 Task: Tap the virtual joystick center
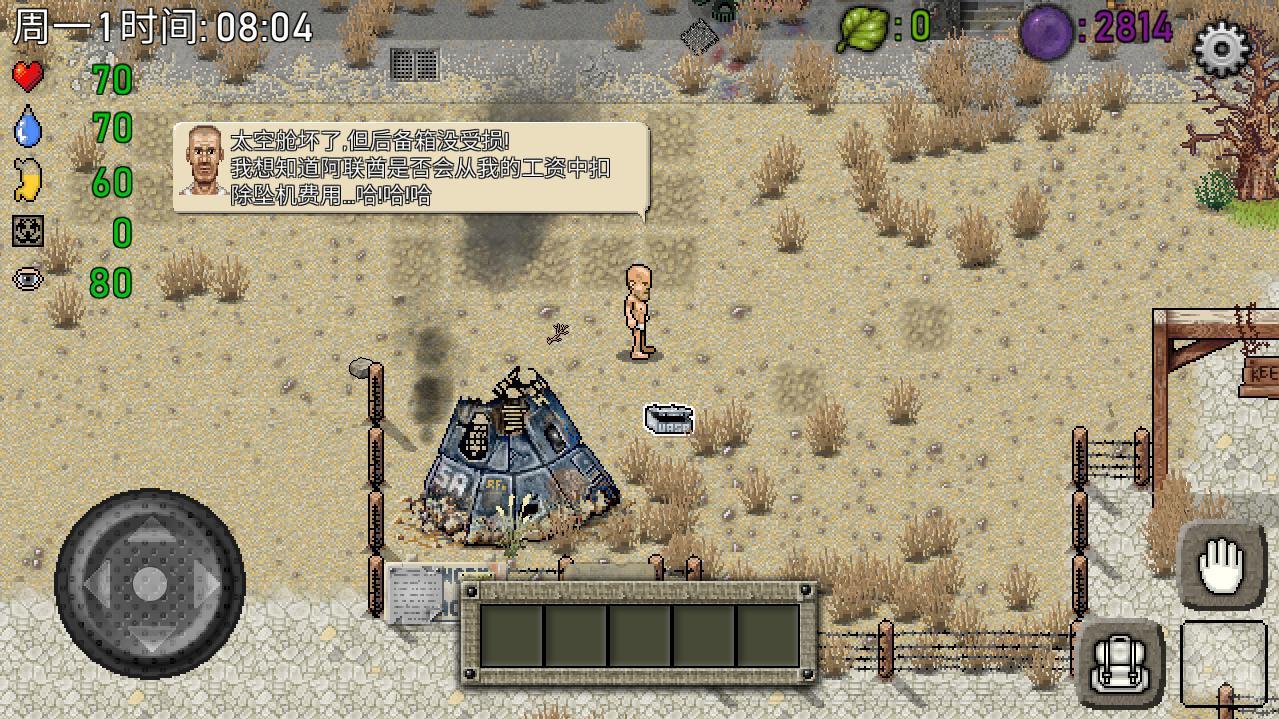coord(150,583)
